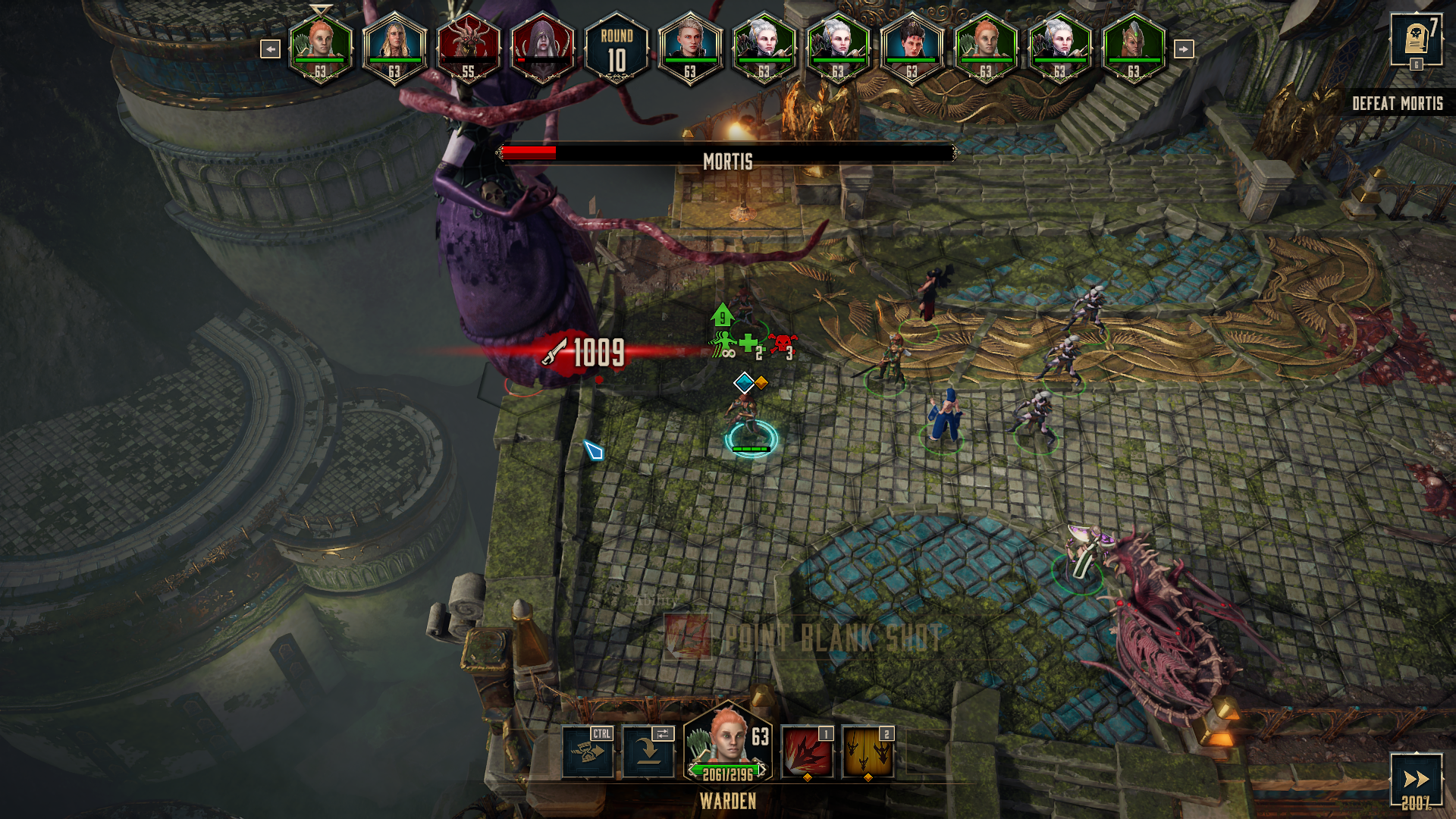Click the wait action hourglass button
The image size is (1456, 819).
tap(588, 752)
